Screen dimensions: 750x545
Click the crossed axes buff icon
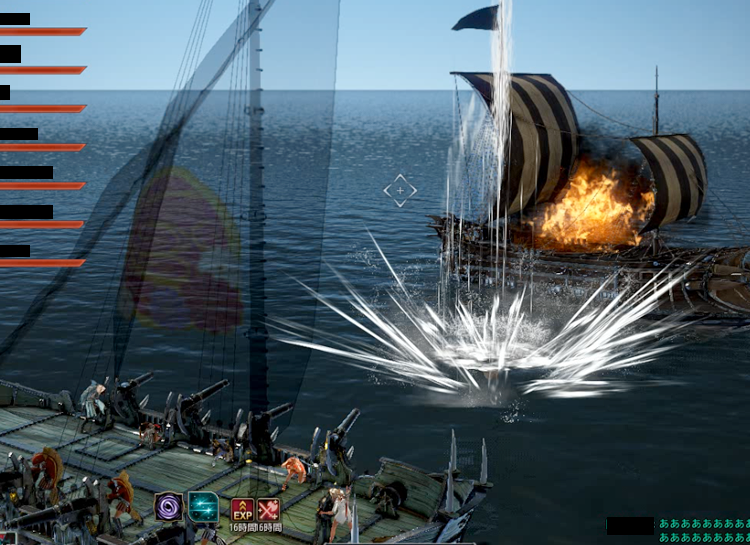pos(268,509)
